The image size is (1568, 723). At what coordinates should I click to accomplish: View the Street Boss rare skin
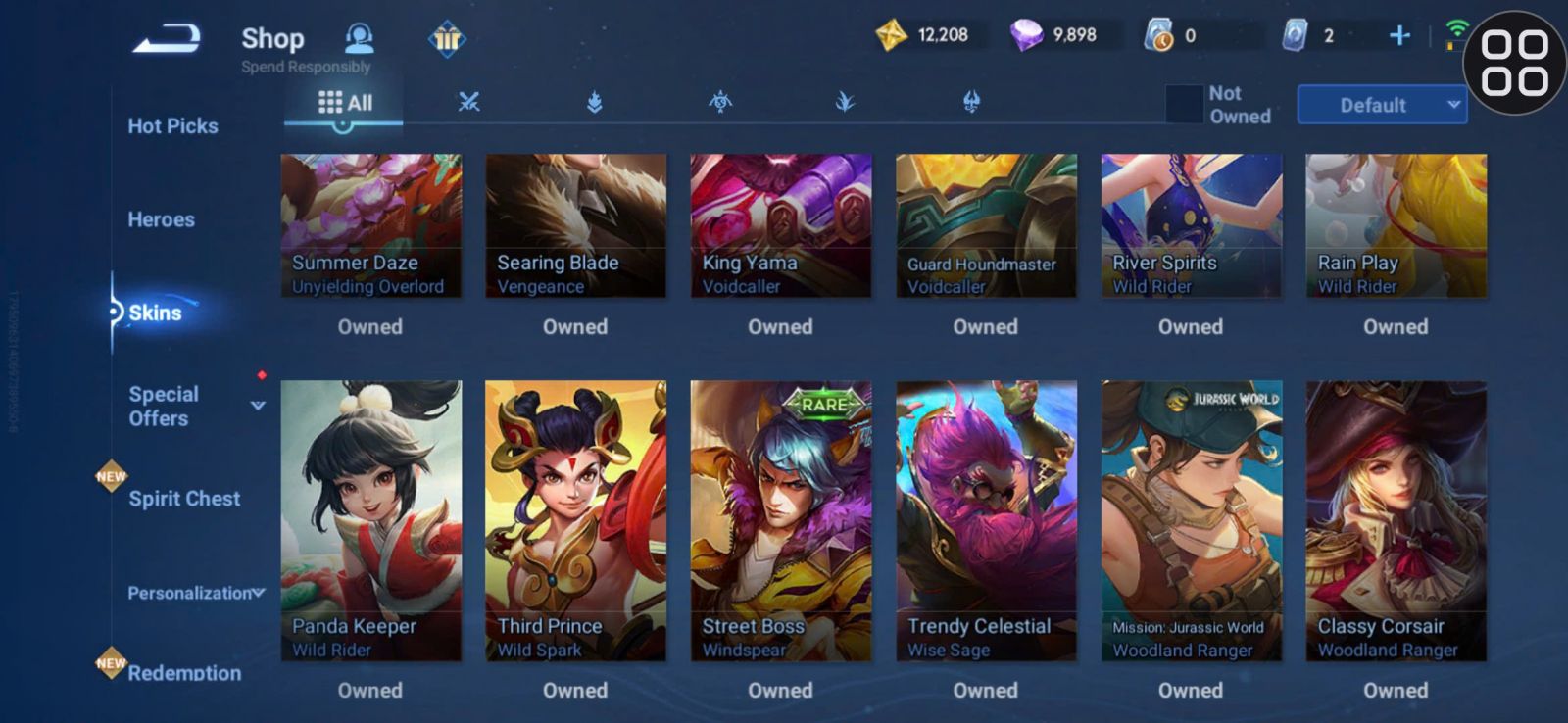pyautogui.click(x=780, y=520)
